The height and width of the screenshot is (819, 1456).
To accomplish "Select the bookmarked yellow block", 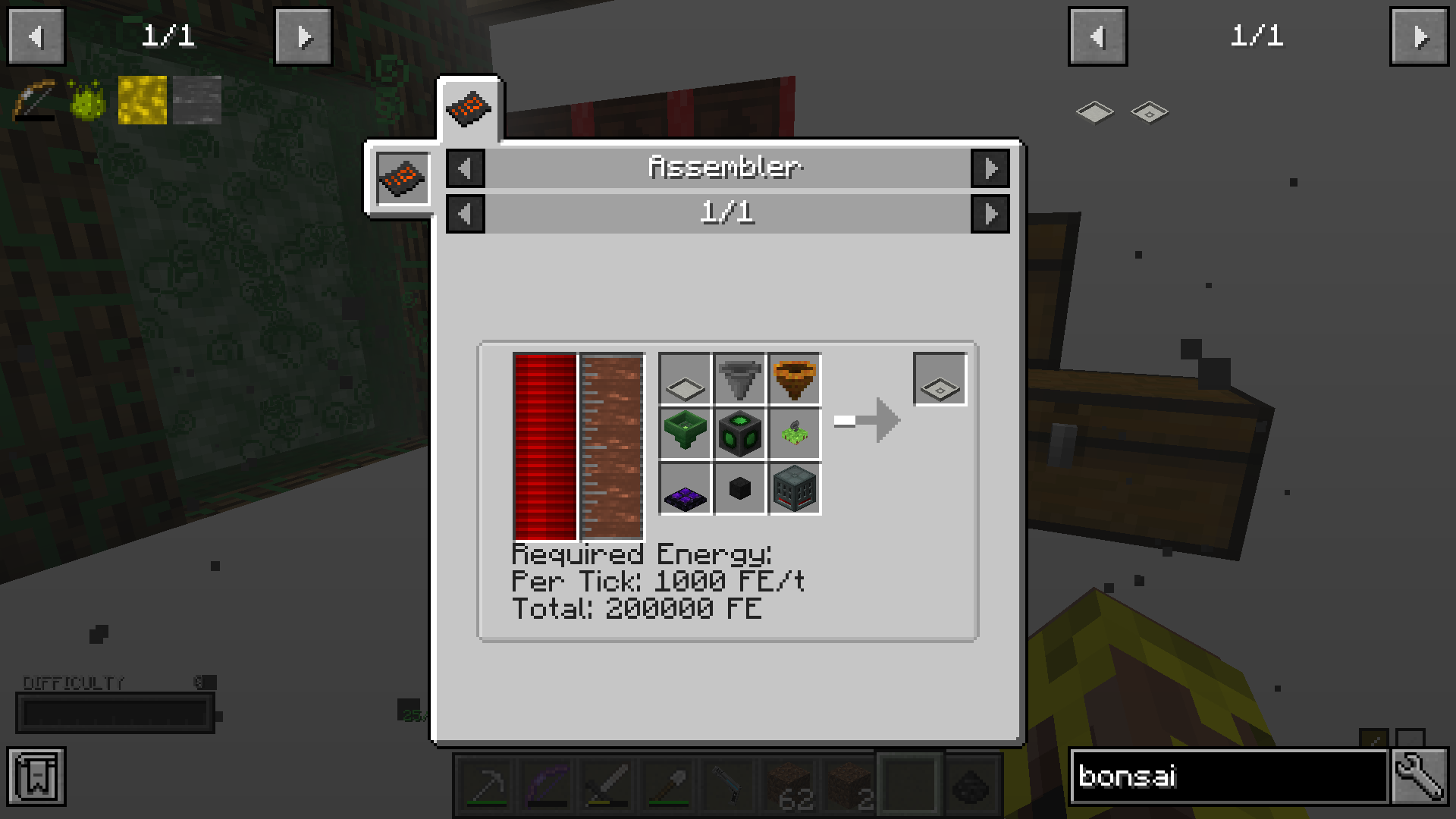I will coord(143,100).
